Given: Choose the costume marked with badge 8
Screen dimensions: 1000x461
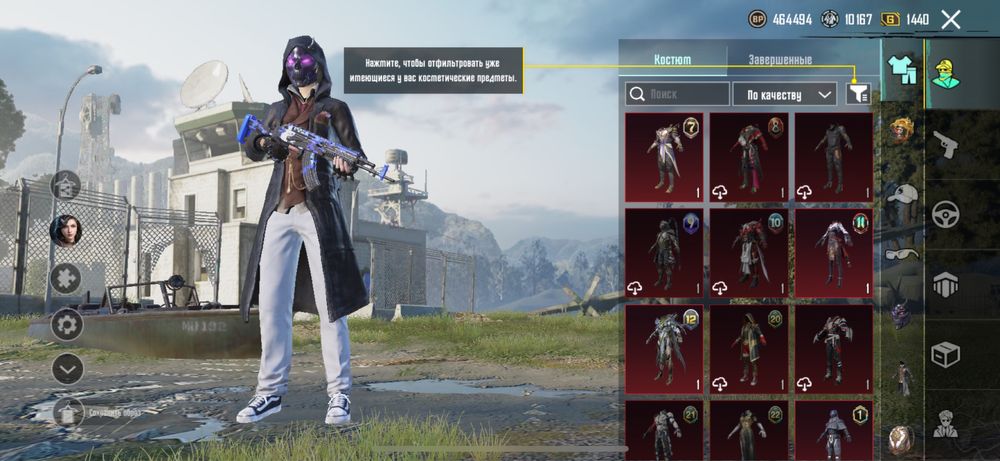Looking at the screenshot, I should coord(749,157).
